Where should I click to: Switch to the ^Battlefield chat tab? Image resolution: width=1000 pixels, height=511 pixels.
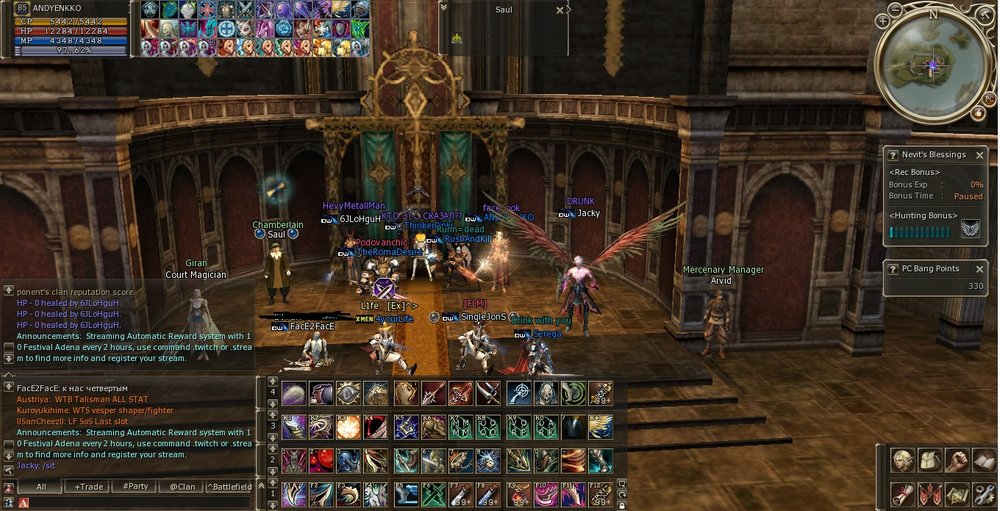(x=229, y=486)
